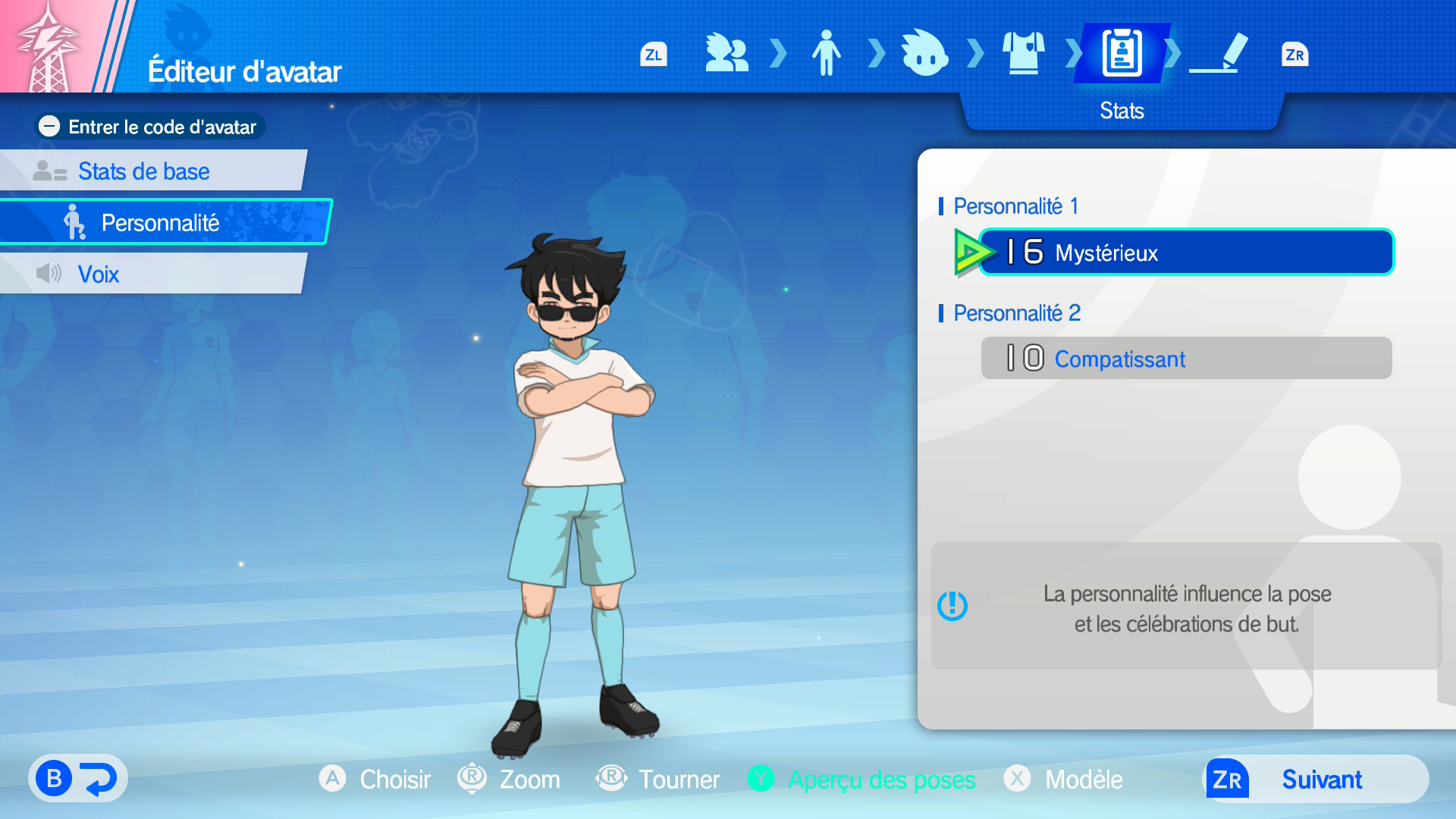Toggle the Modèle view

coord(1063,780)
